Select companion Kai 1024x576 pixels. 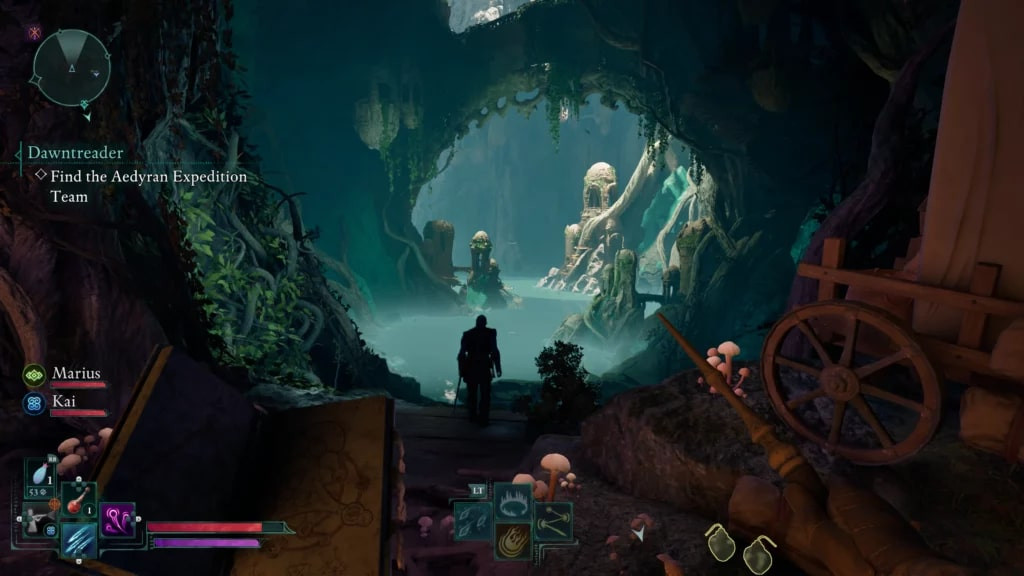[x=65, y=399]
